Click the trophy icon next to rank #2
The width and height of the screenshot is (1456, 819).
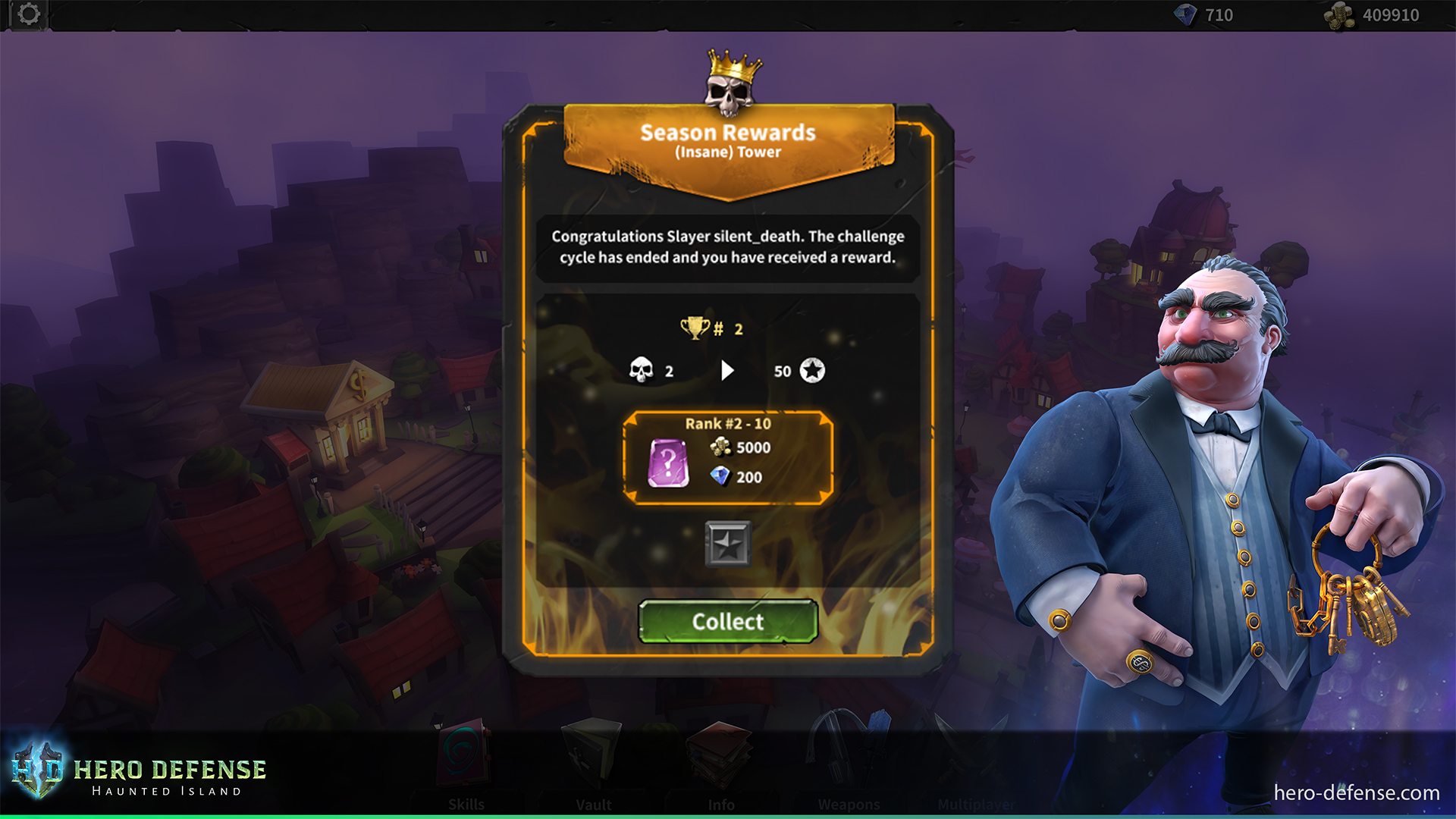click(x=695, y=329)
